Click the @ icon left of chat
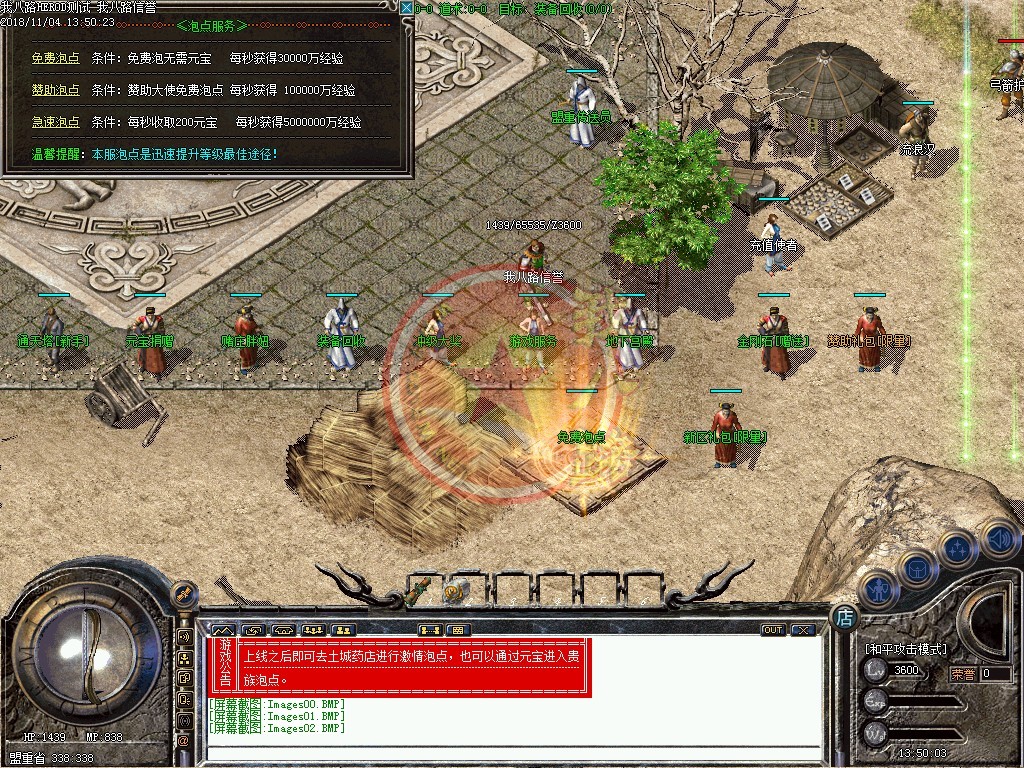 184,741
